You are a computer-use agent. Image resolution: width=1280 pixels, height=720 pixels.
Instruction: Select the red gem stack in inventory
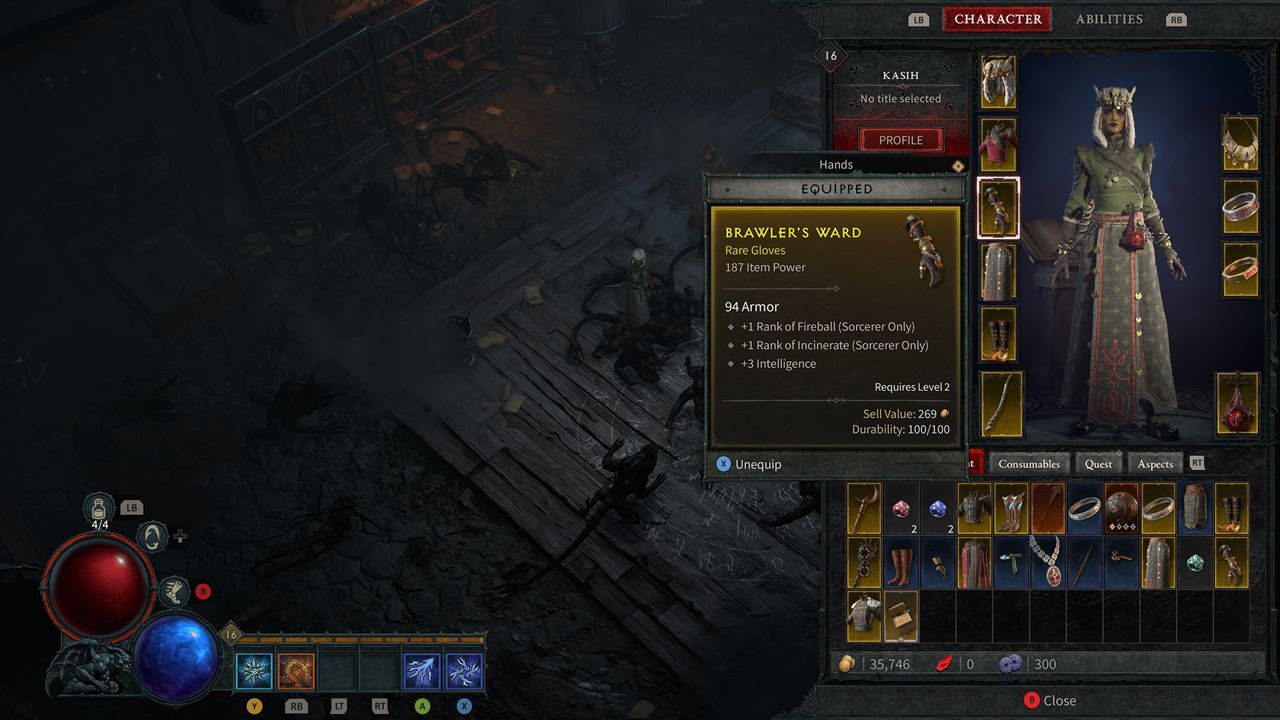click(x=901, y=508)
